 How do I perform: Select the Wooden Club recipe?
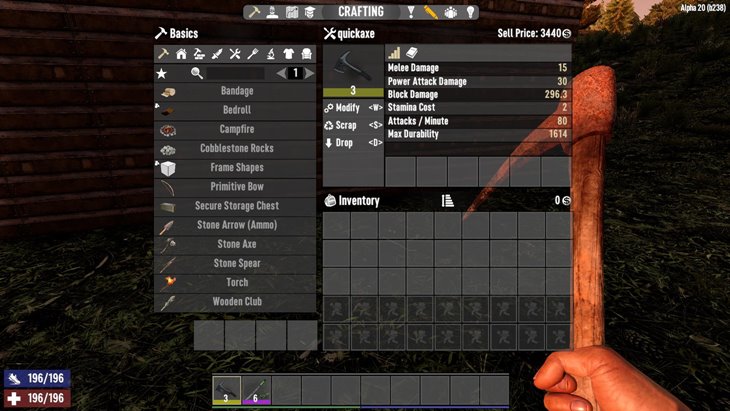236,301
